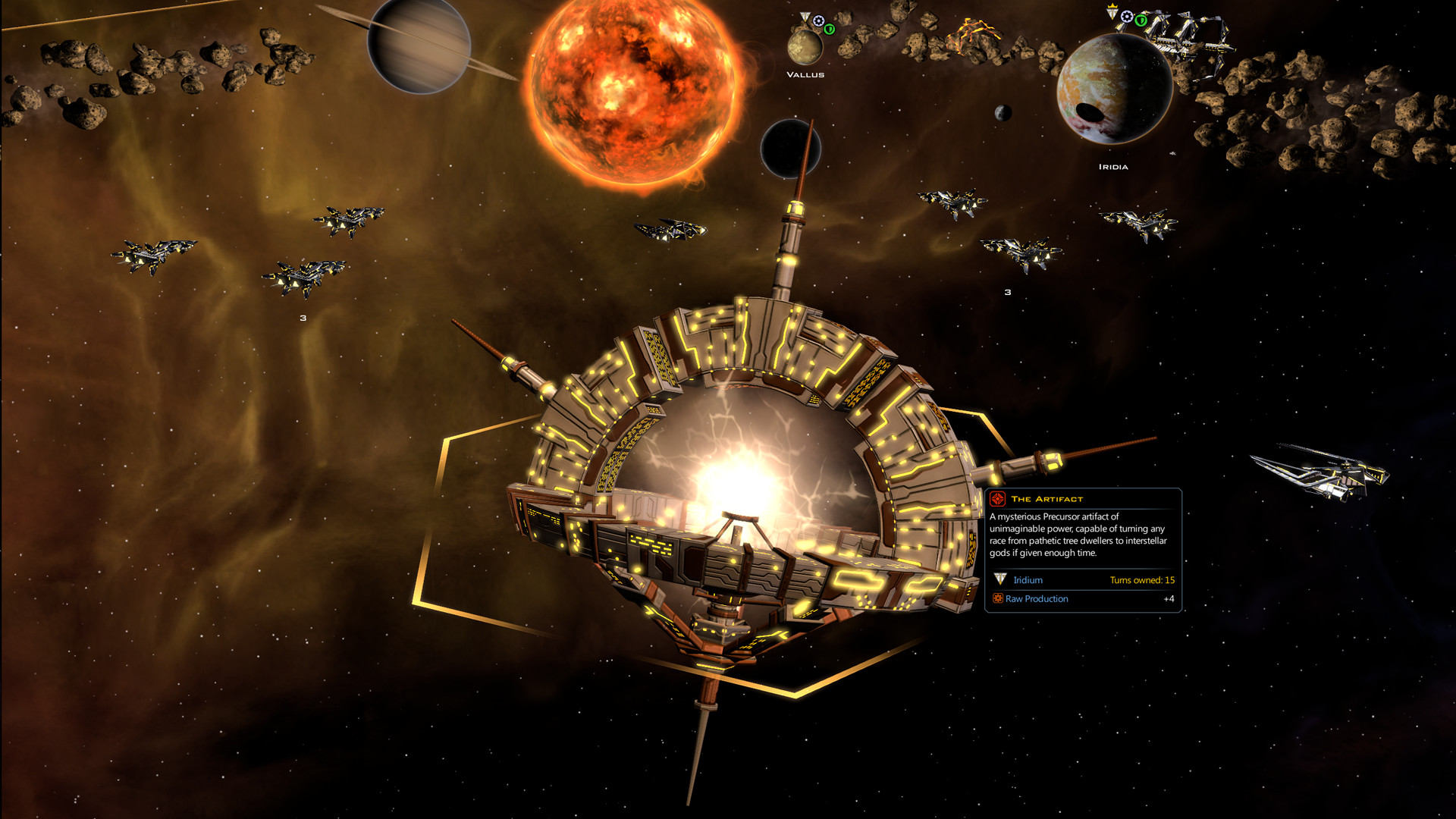Select the Vallus planet
Viewport: 1456px width, 819px height.
(805, 47)
